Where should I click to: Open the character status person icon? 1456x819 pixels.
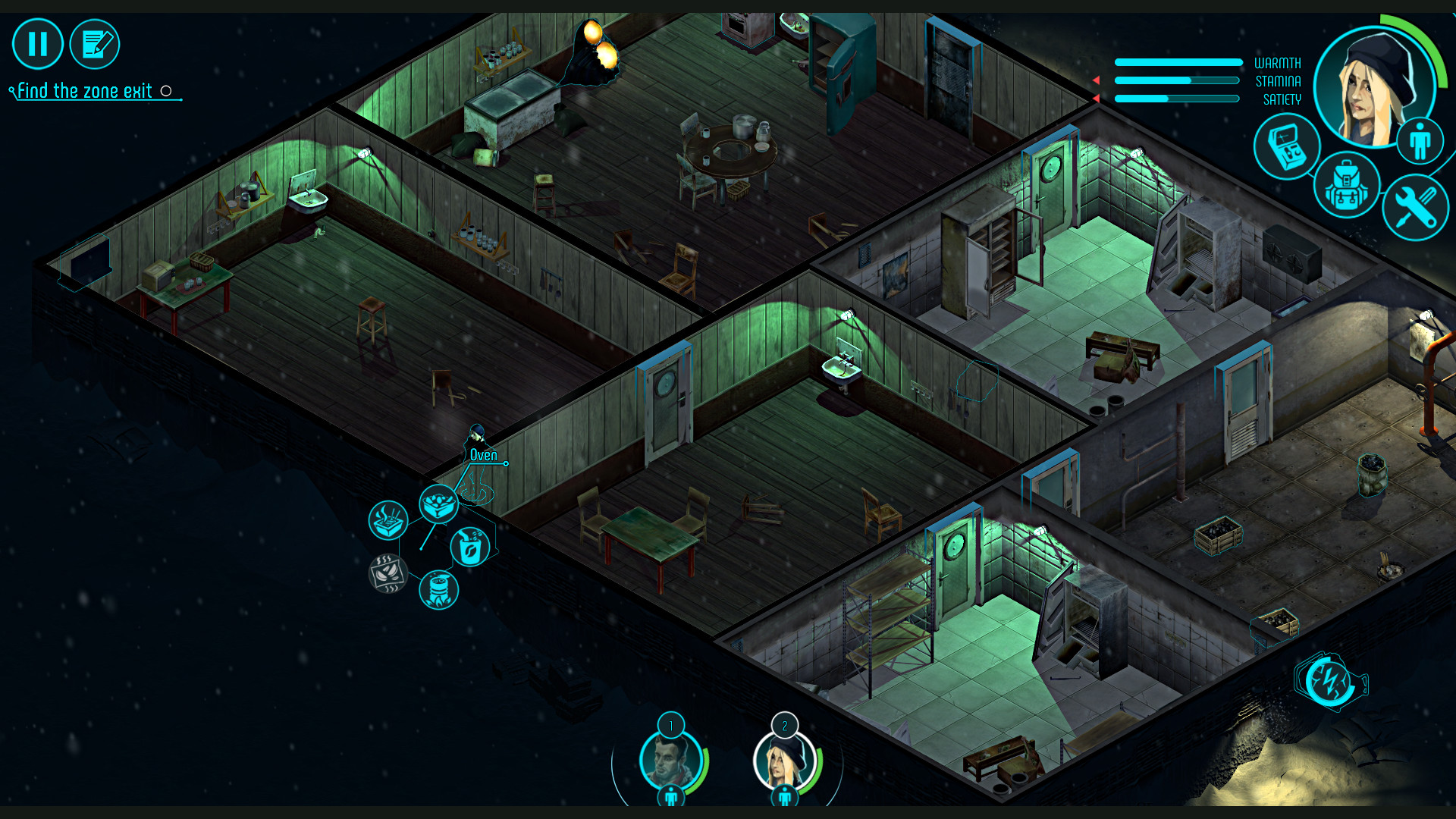(1422, 140)
